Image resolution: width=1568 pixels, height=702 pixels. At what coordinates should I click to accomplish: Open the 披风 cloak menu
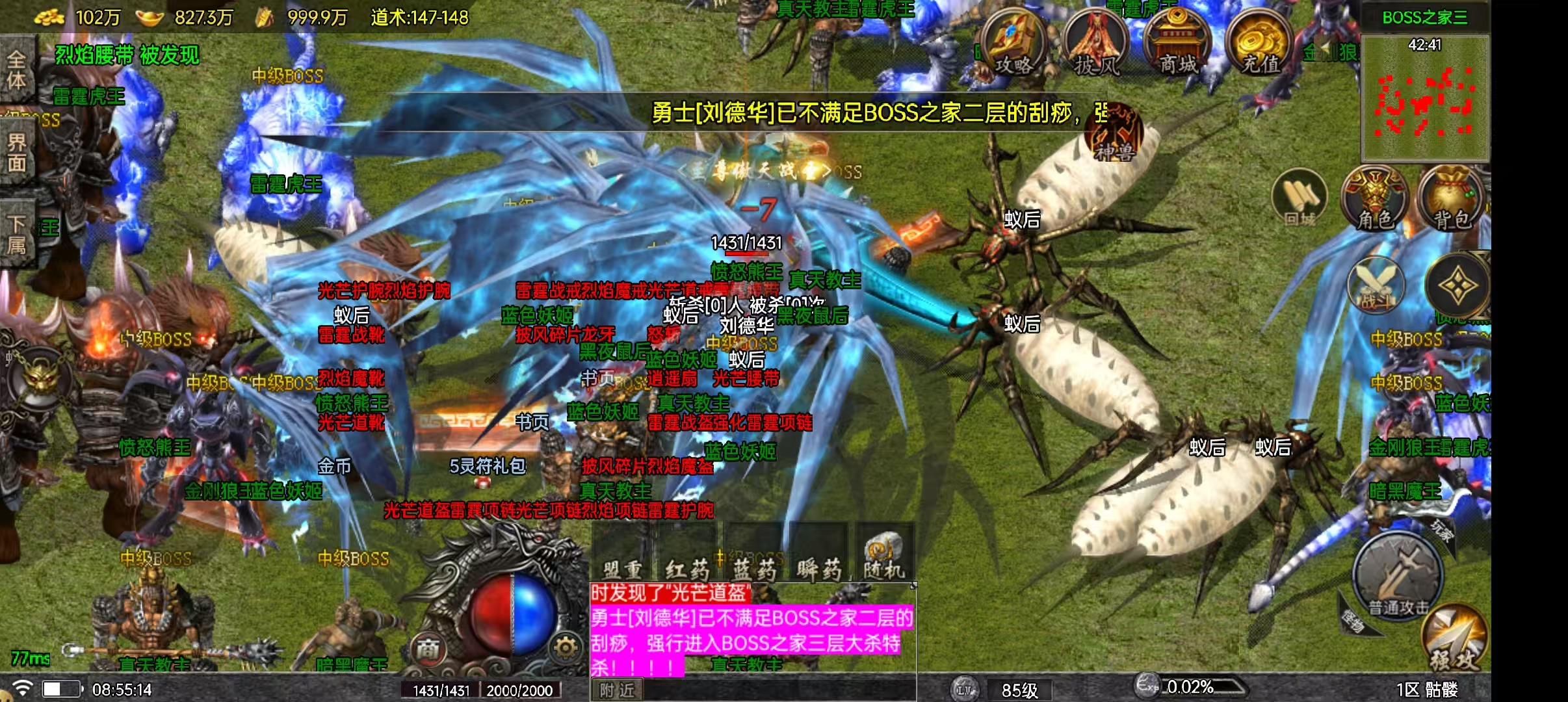click(x=1096, y=44)
